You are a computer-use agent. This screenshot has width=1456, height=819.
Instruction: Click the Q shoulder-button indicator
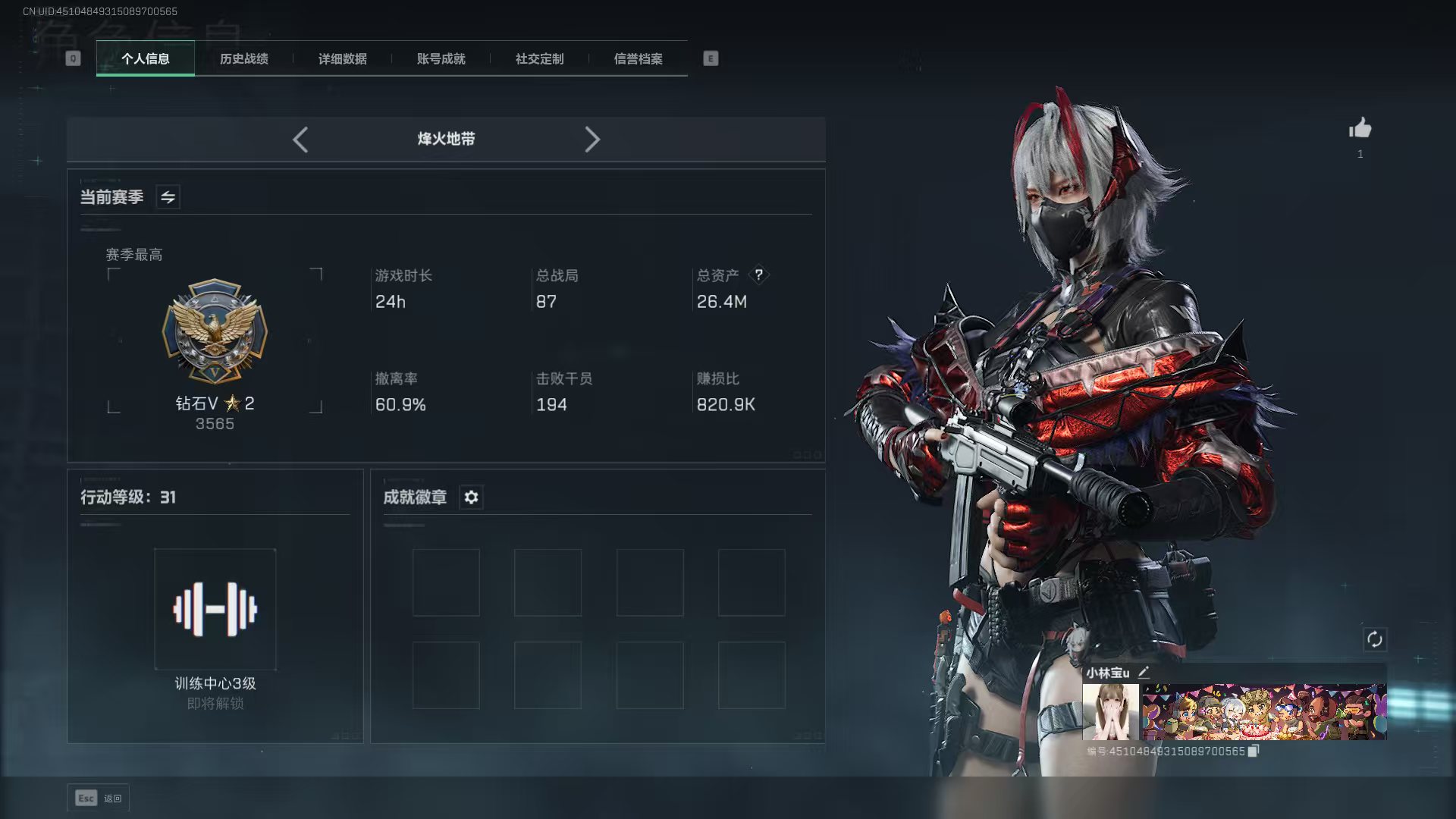click(x=73, y=58)
